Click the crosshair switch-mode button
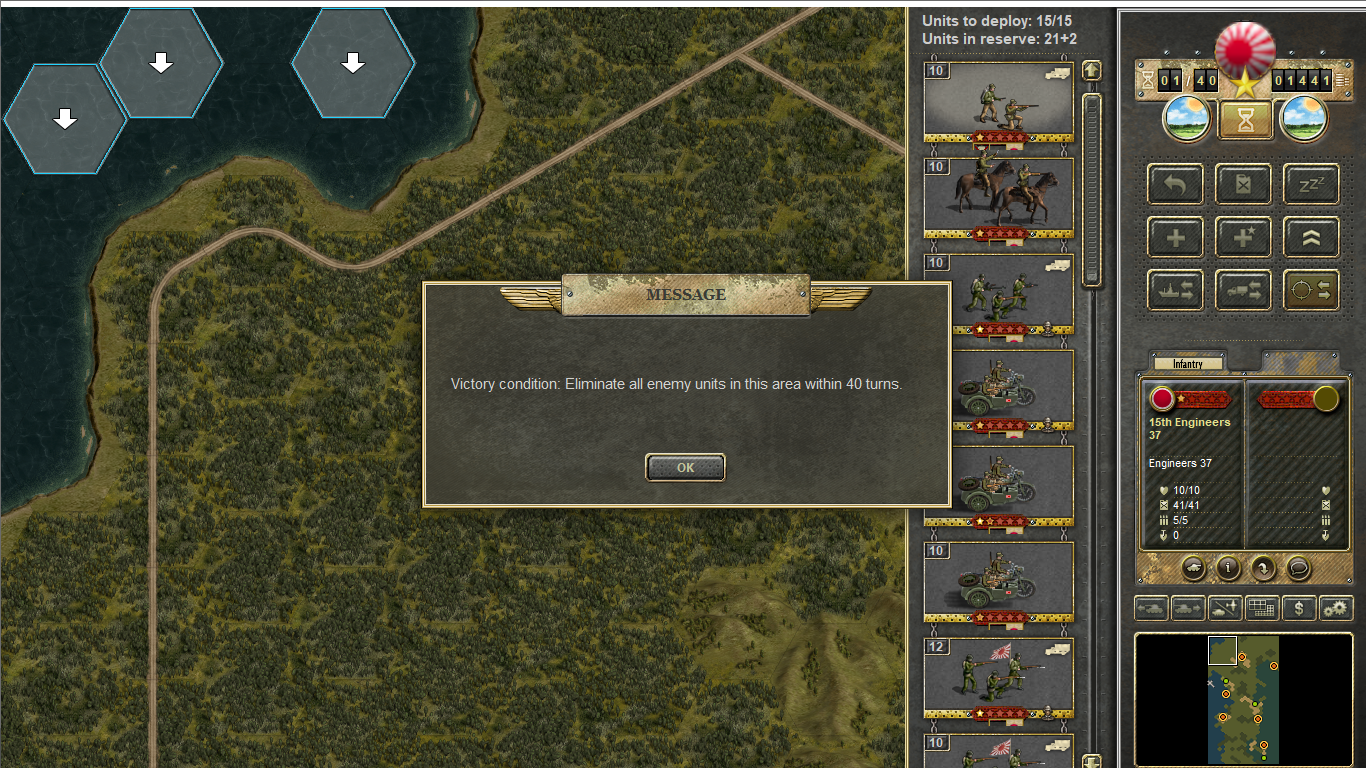 tap(1311, 290)
